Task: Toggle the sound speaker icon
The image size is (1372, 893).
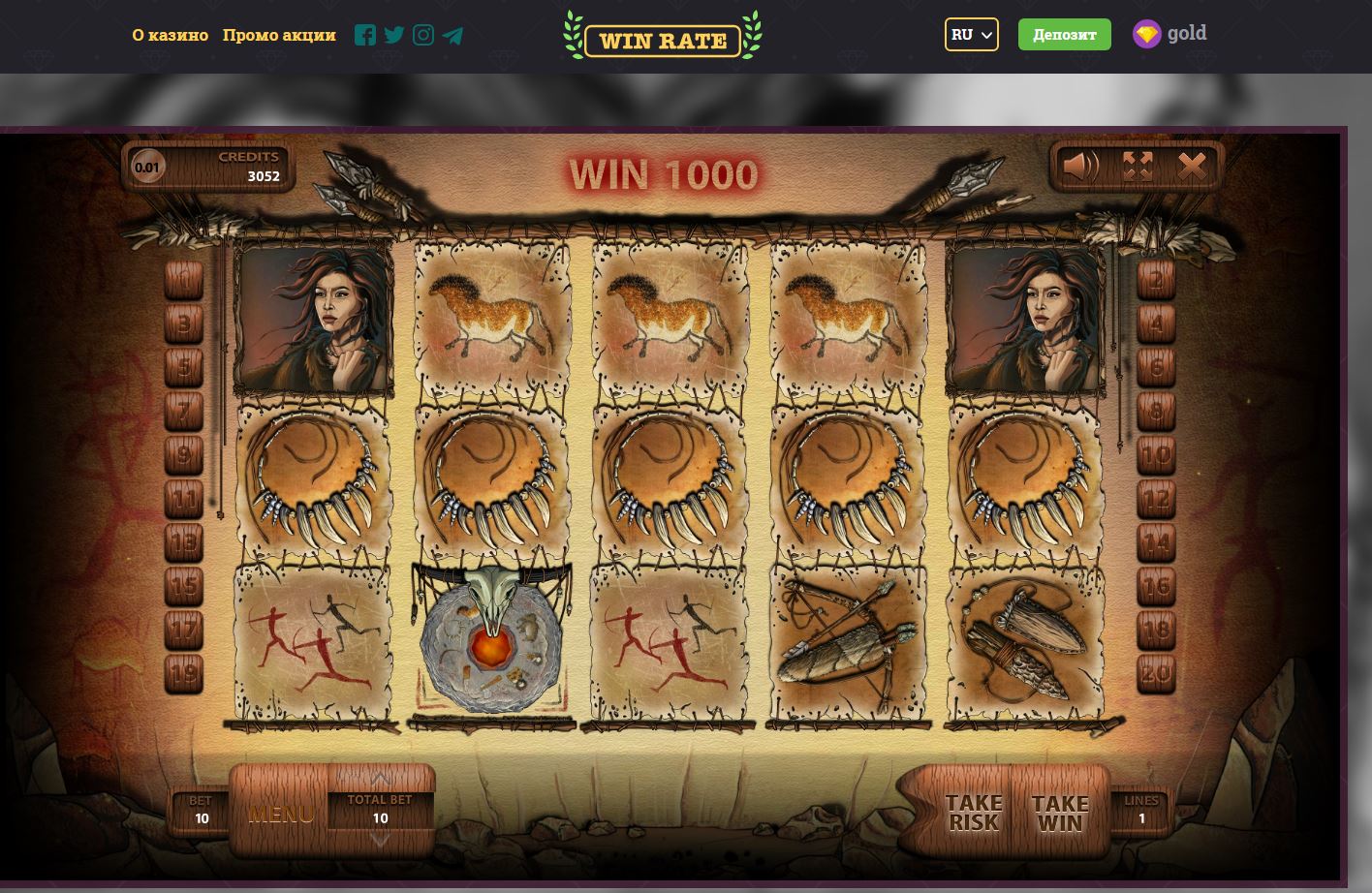Action: [x=1080, y=167]
